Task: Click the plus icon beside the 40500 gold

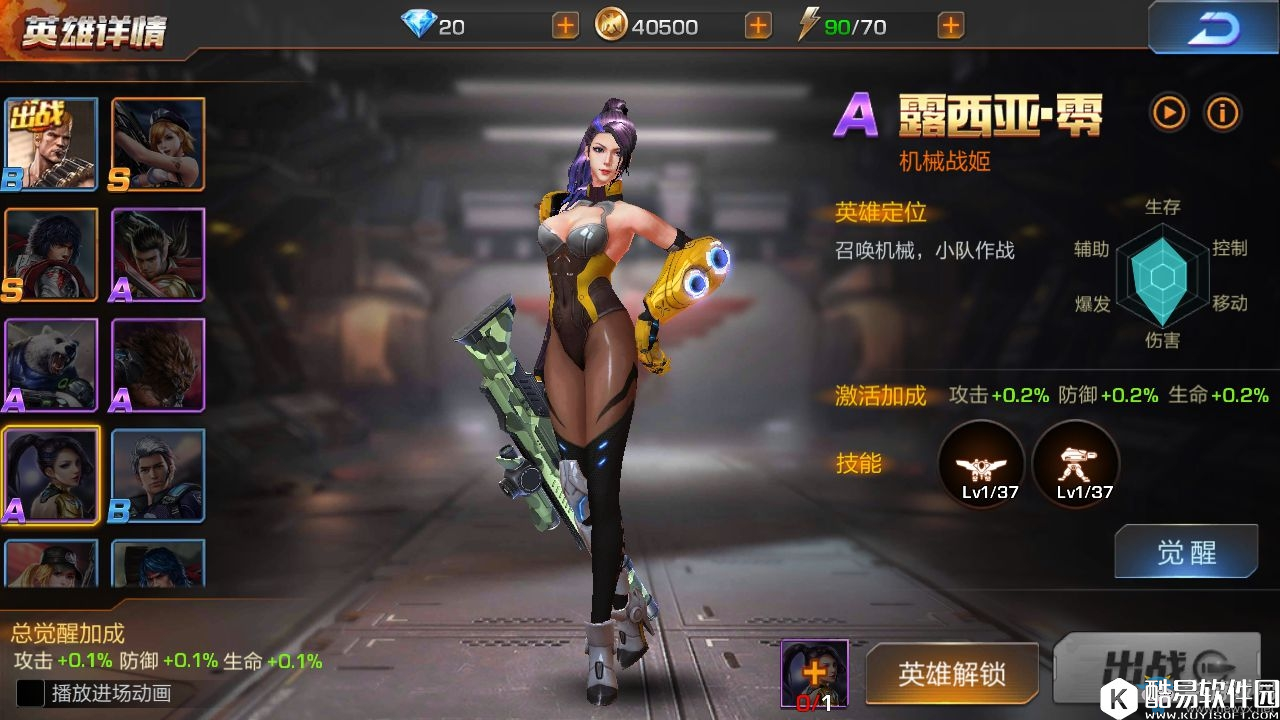Action: tap(760, 25)
